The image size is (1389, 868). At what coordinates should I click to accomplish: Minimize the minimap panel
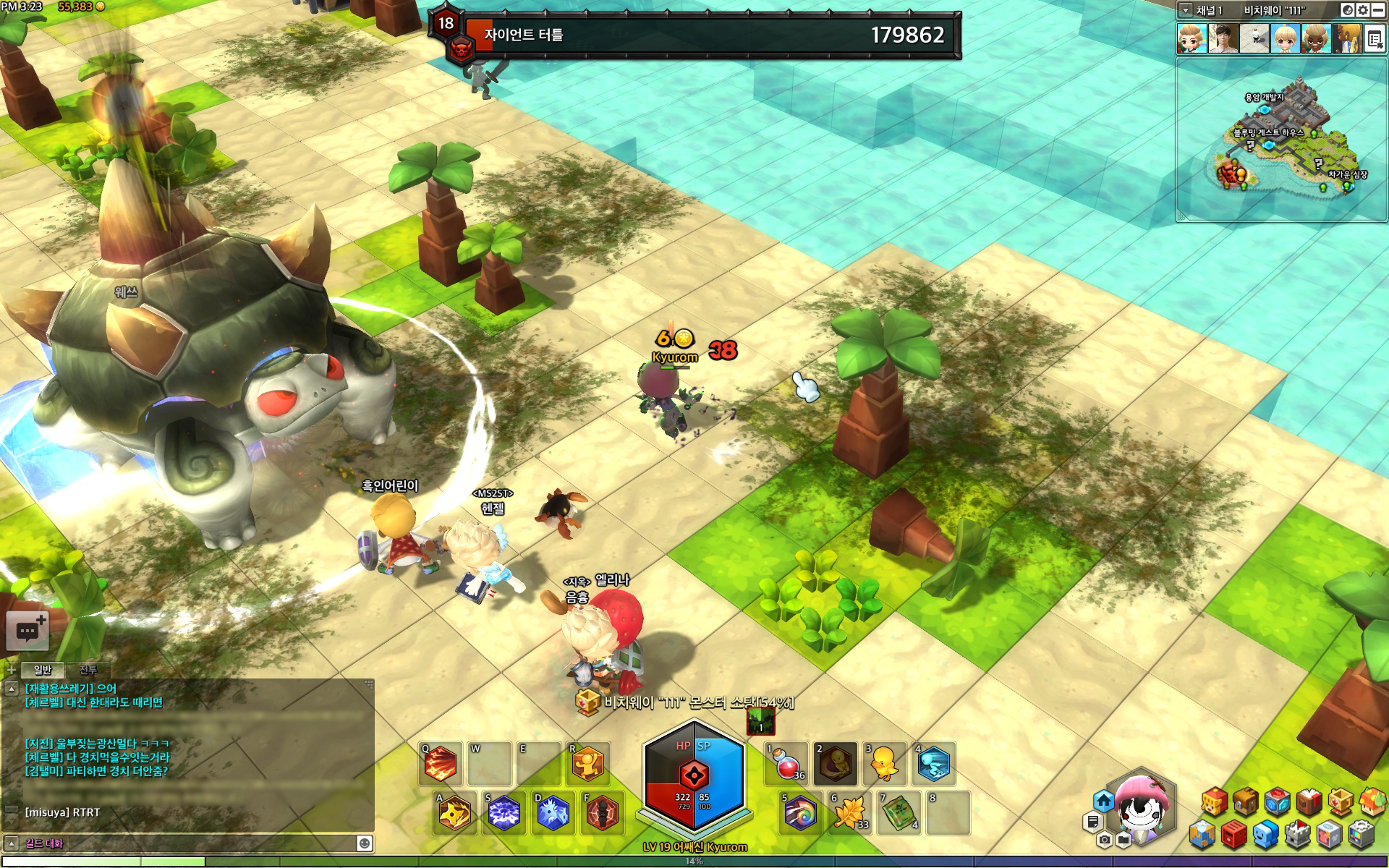[1378, 10]
